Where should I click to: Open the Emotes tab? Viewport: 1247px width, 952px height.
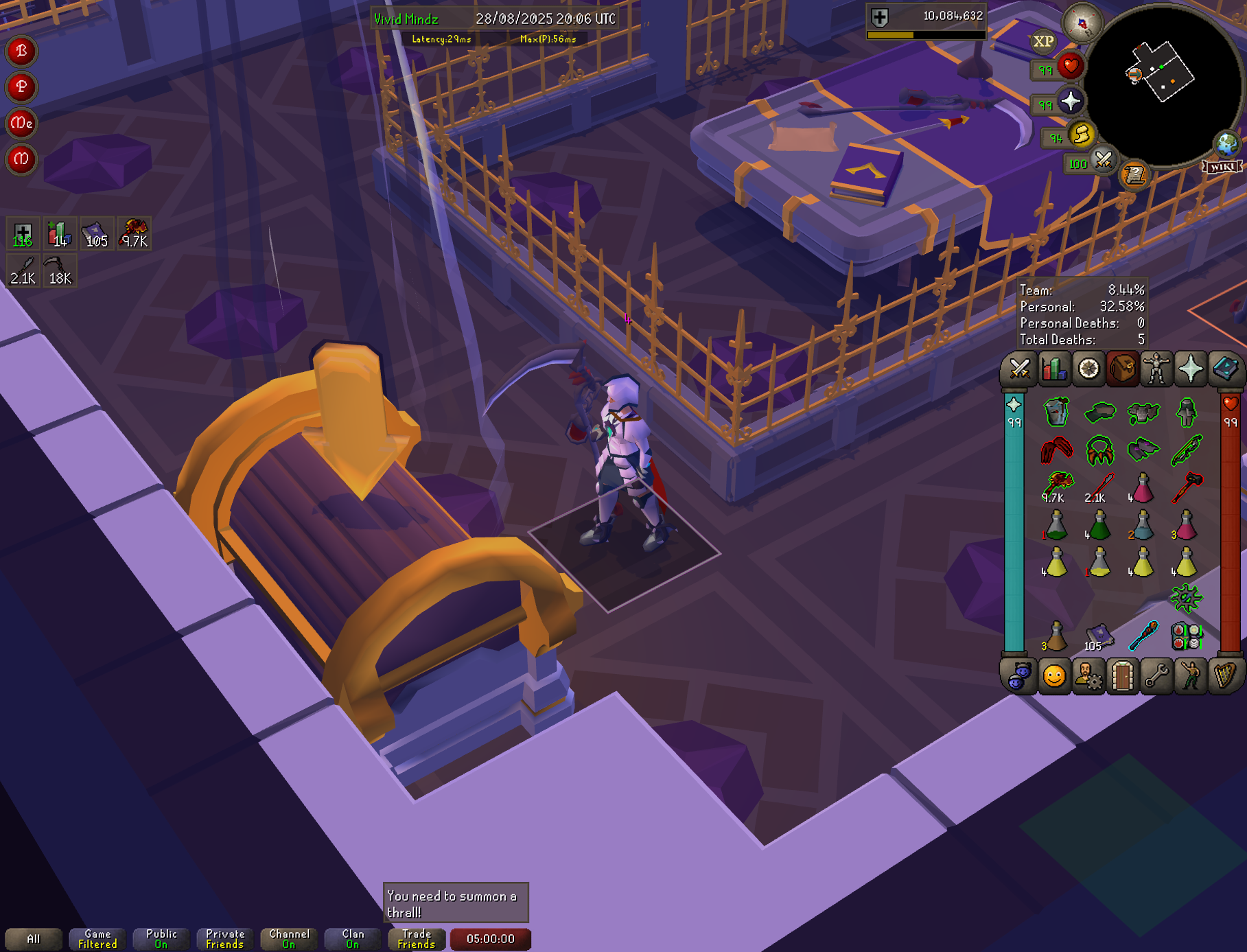tap(1054, 677)
